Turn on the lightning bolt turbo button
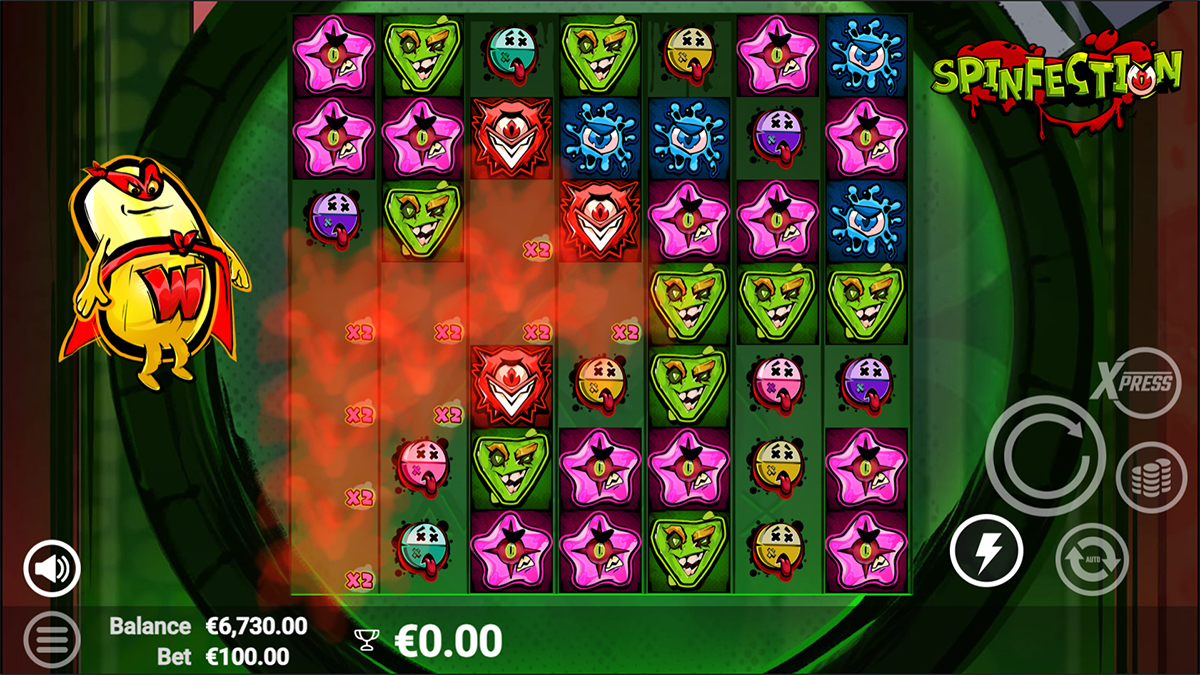The width and height of the screenshot is (1200, 675). pyautogui.click(x=986, y=550)
